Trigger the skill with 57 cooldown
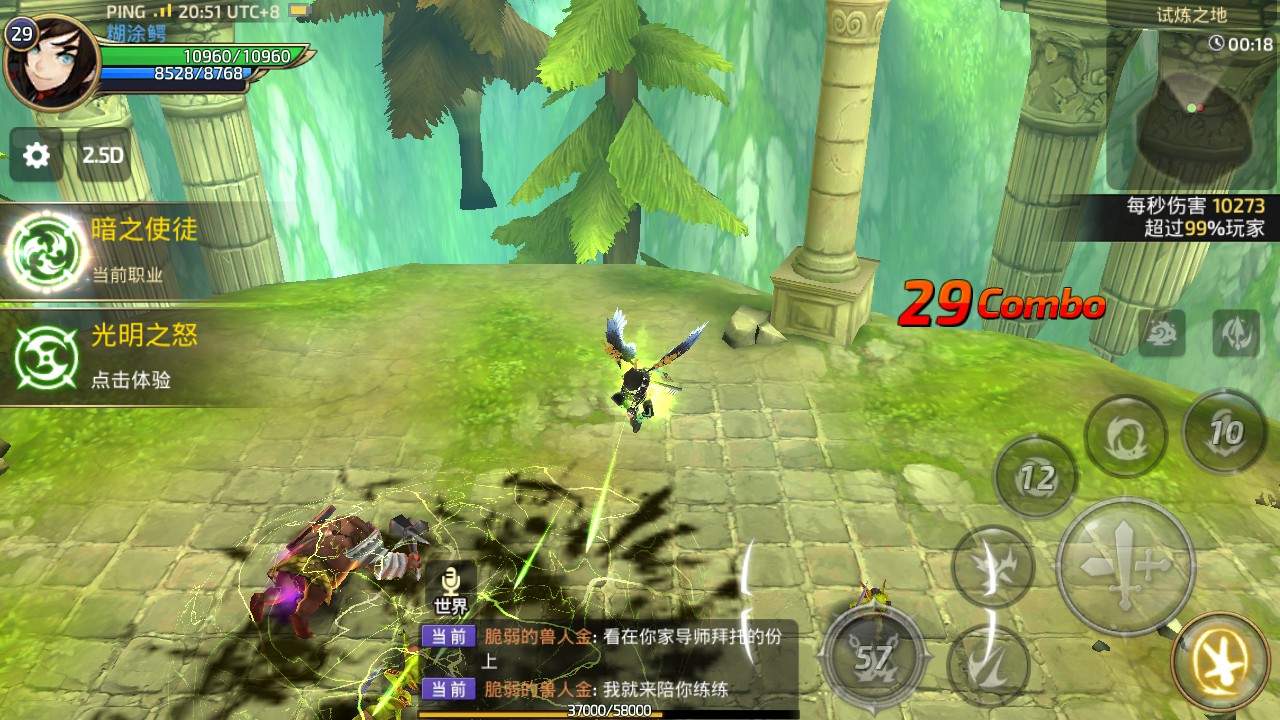The width and height of the screenshot is (1280, 720). coord(874,657)
